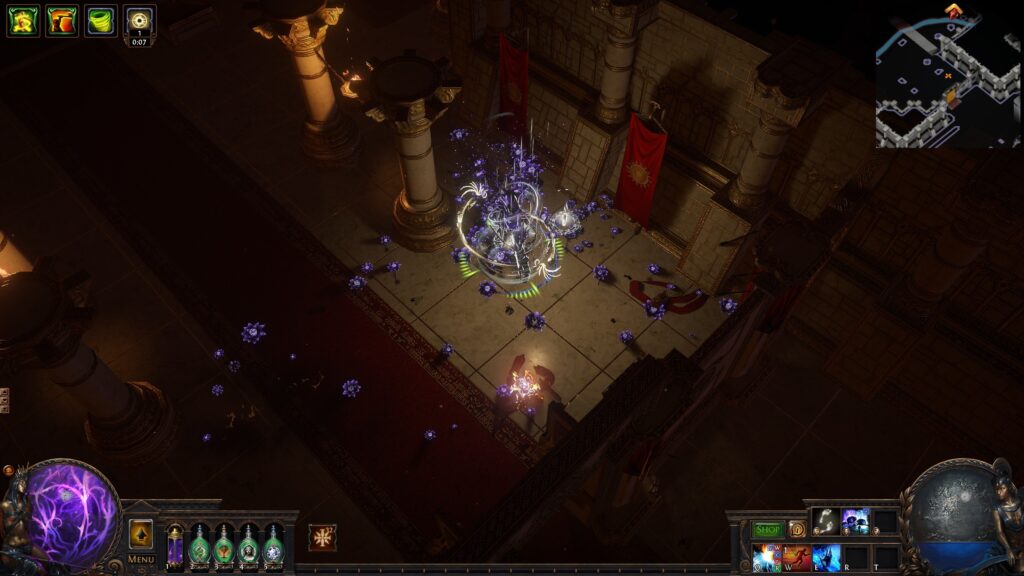Select the footprints movement skill slot
The image size is (1024, 576).
(825, 521)
